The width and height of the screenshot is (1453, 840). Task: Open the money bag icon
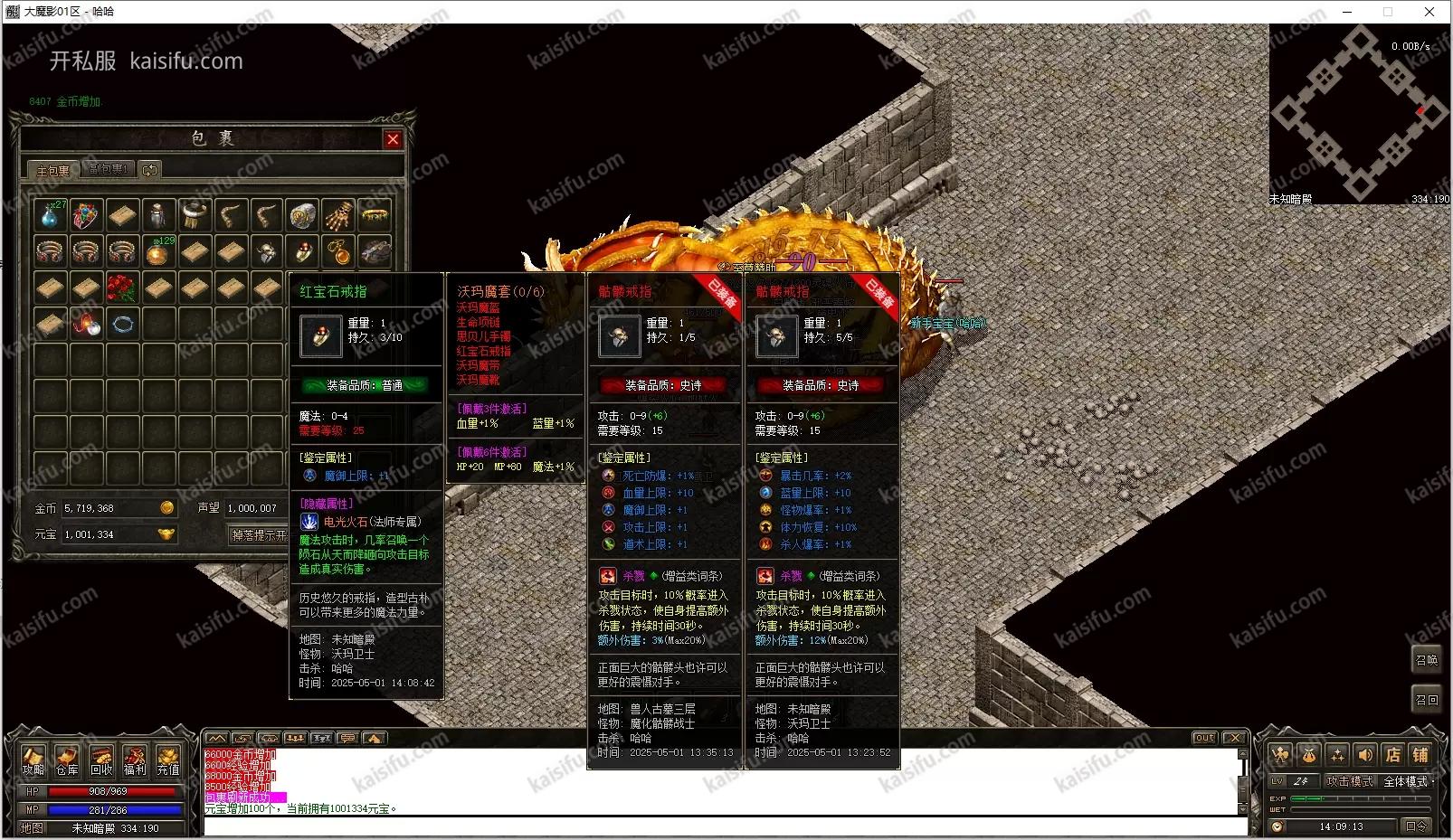point(1308,754)
